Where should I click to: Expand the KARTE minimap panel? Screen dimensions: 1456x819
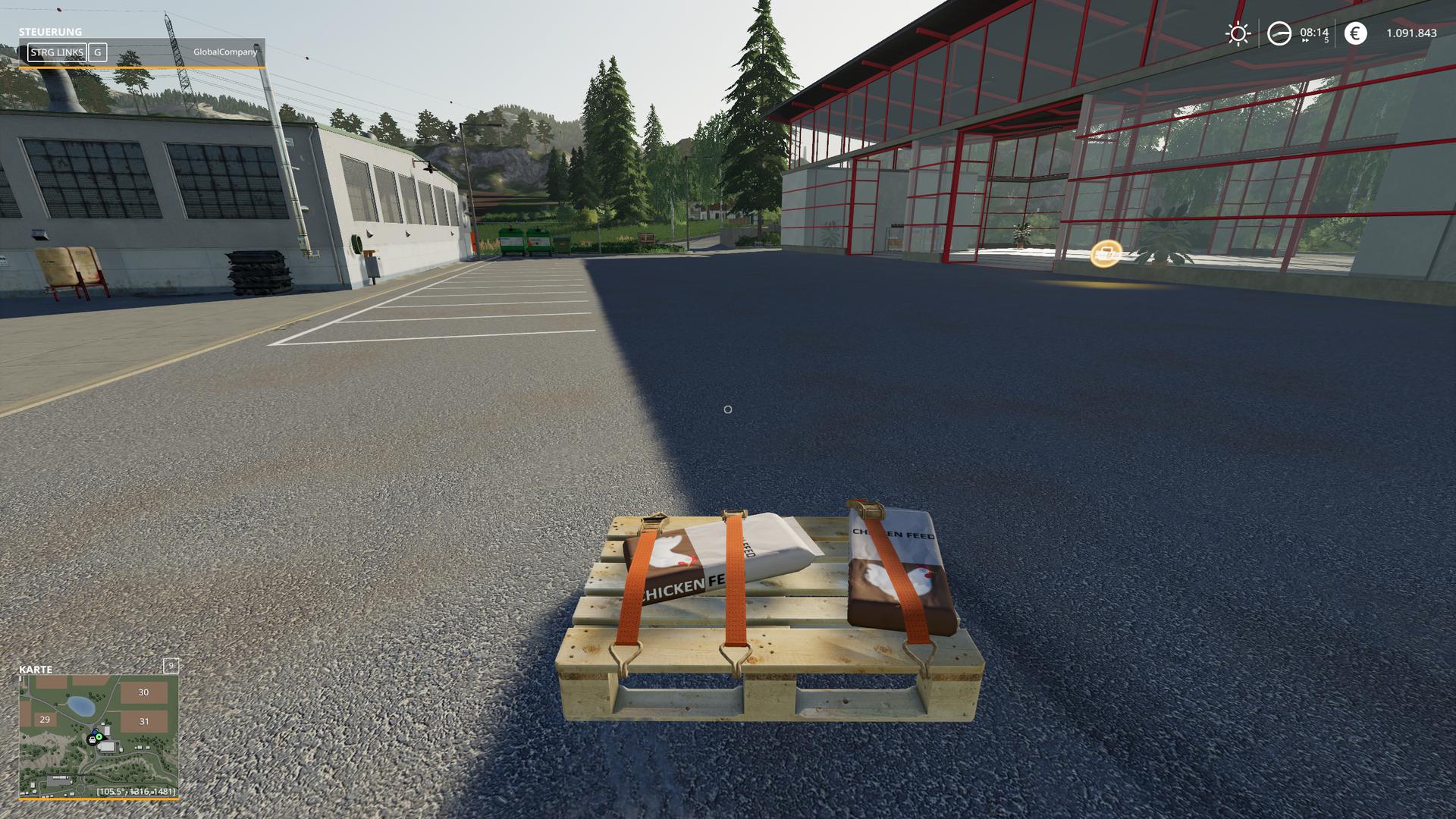pyautogui.click(x=36, y=669)
